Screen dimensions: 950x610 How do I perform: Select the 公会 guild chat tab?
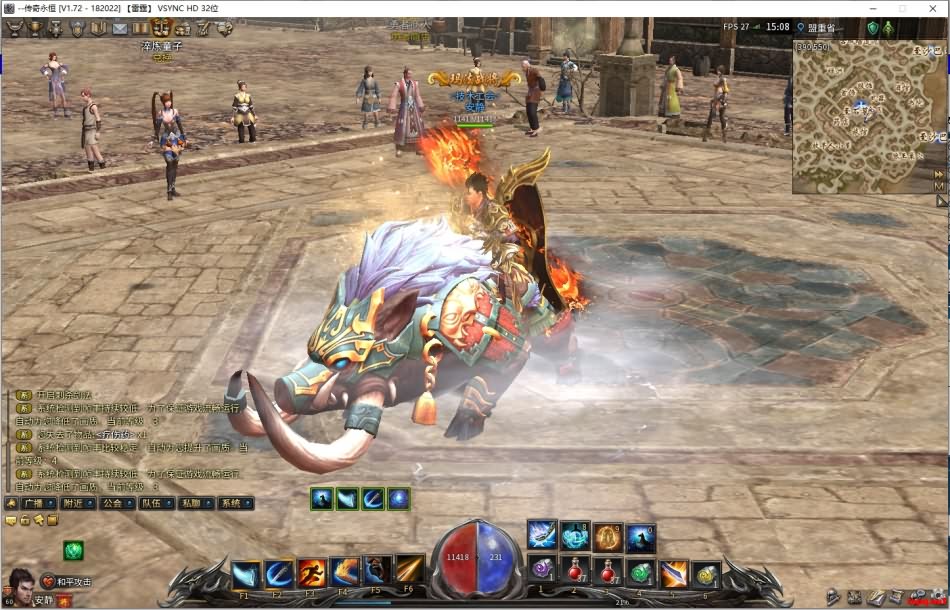[111, 503]
